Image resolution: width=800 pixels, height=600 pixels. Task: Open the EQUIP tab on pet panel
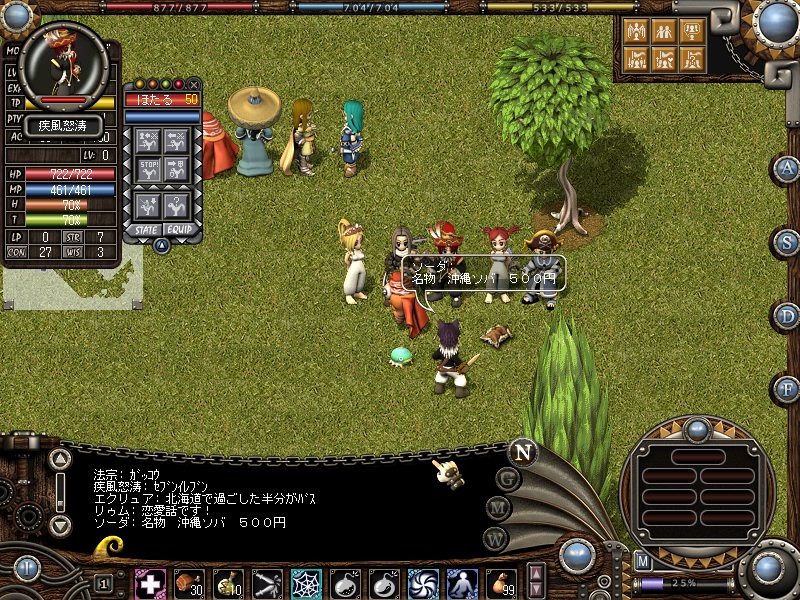(x=180, y=229)
